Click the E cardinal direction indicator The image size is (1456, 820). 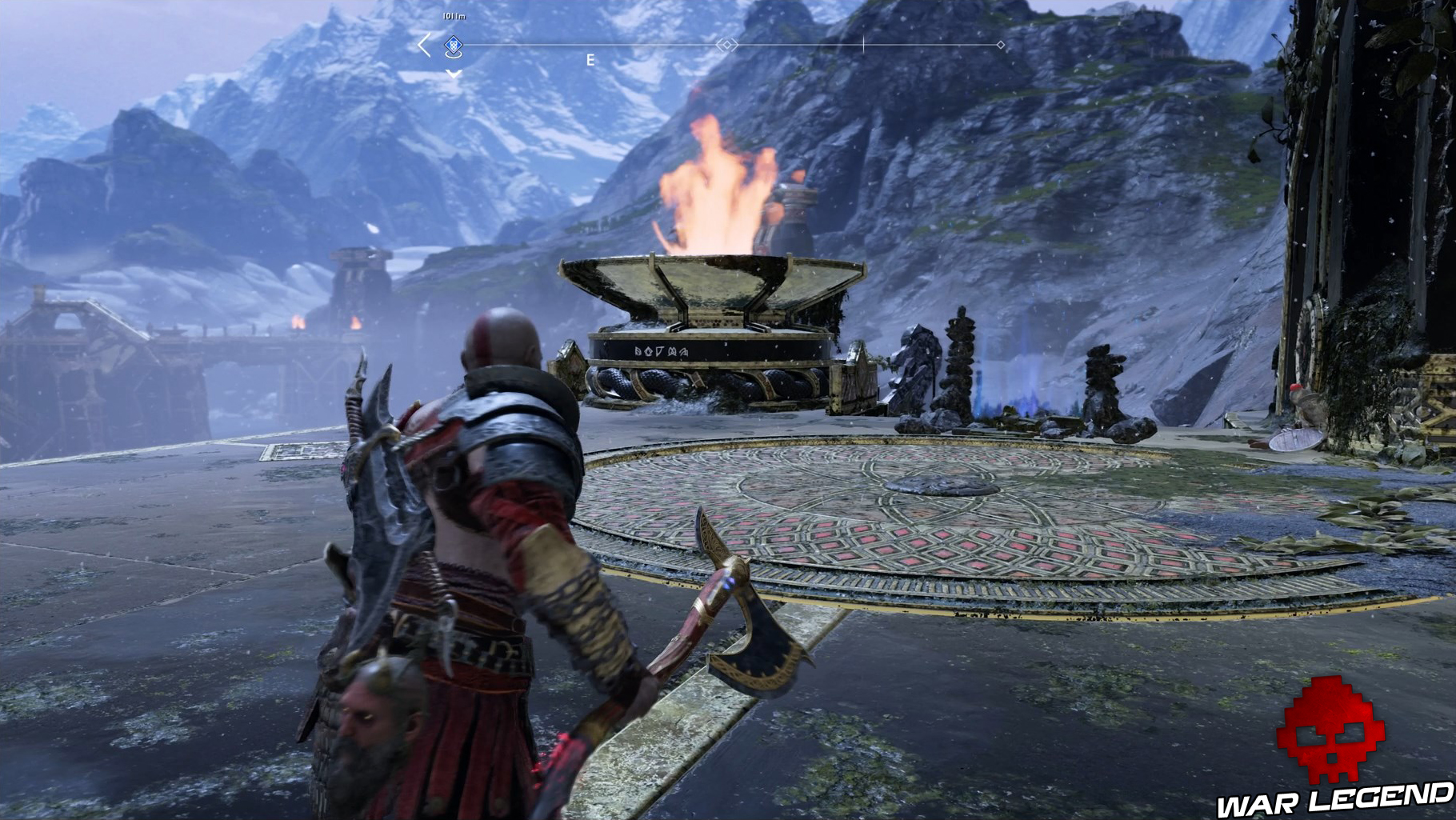tap(590, 59)
